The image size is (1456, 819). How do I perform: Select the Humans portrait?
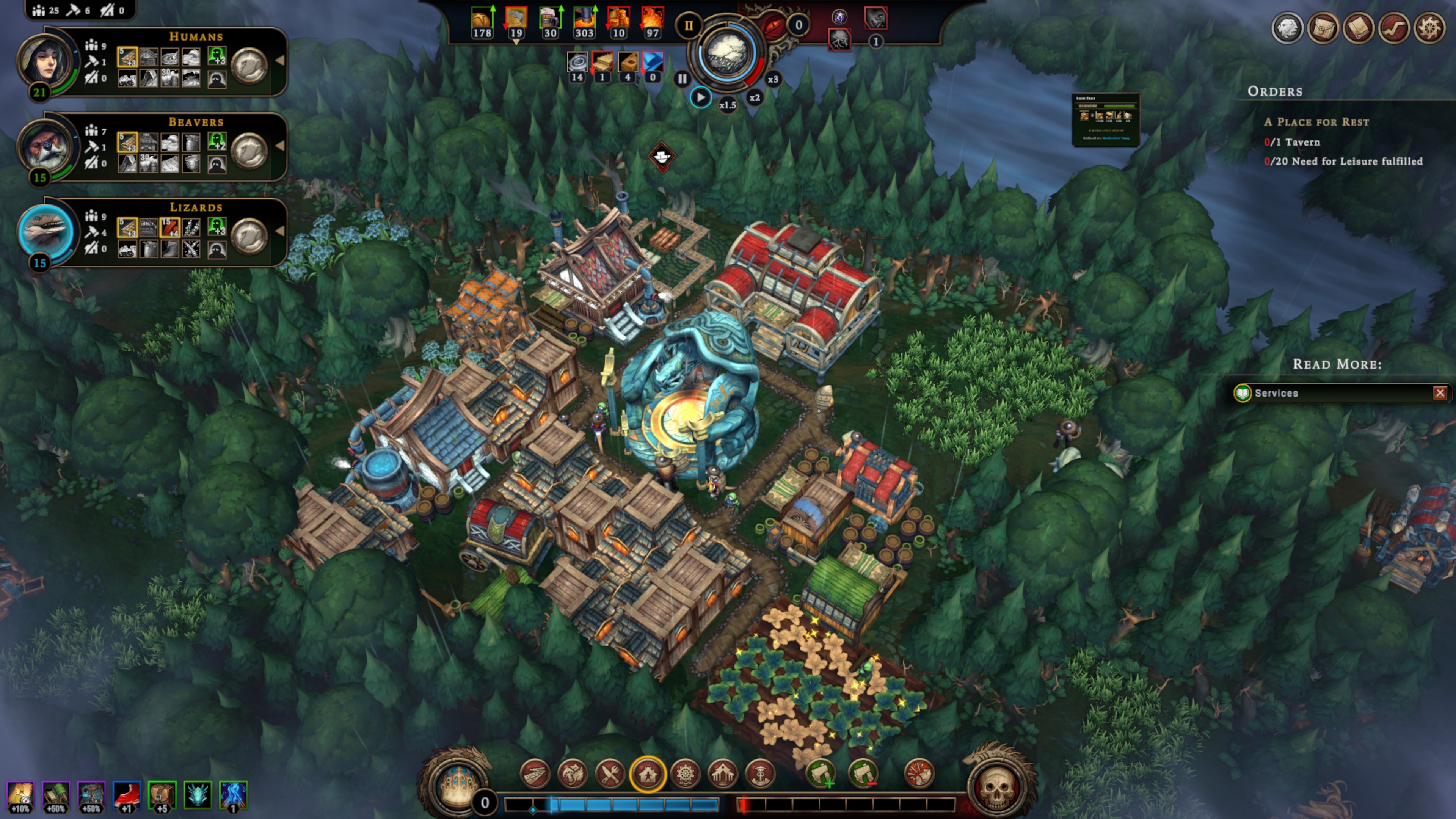[45, 61]
